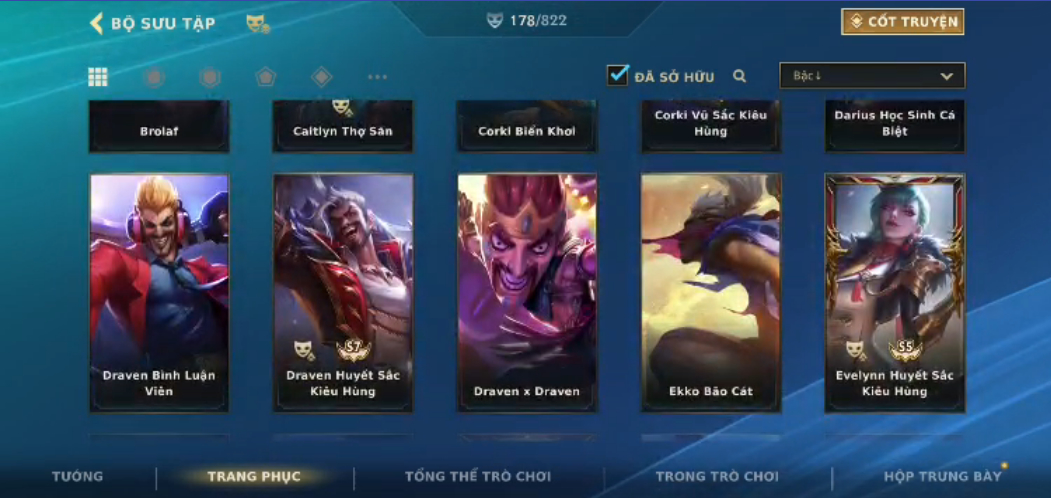Select the Ekko Bão Cát skin

[x=711, y=292]
